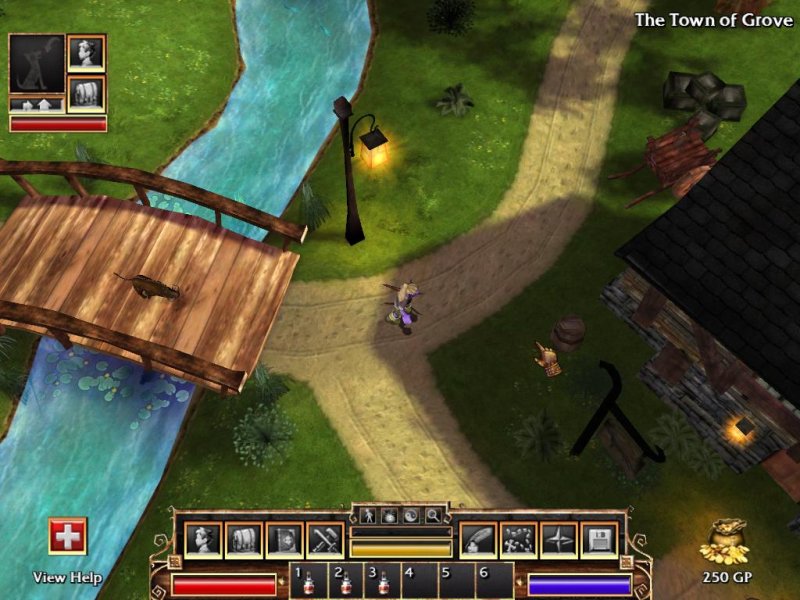Click the View Help red cross button

coord(68,536)
